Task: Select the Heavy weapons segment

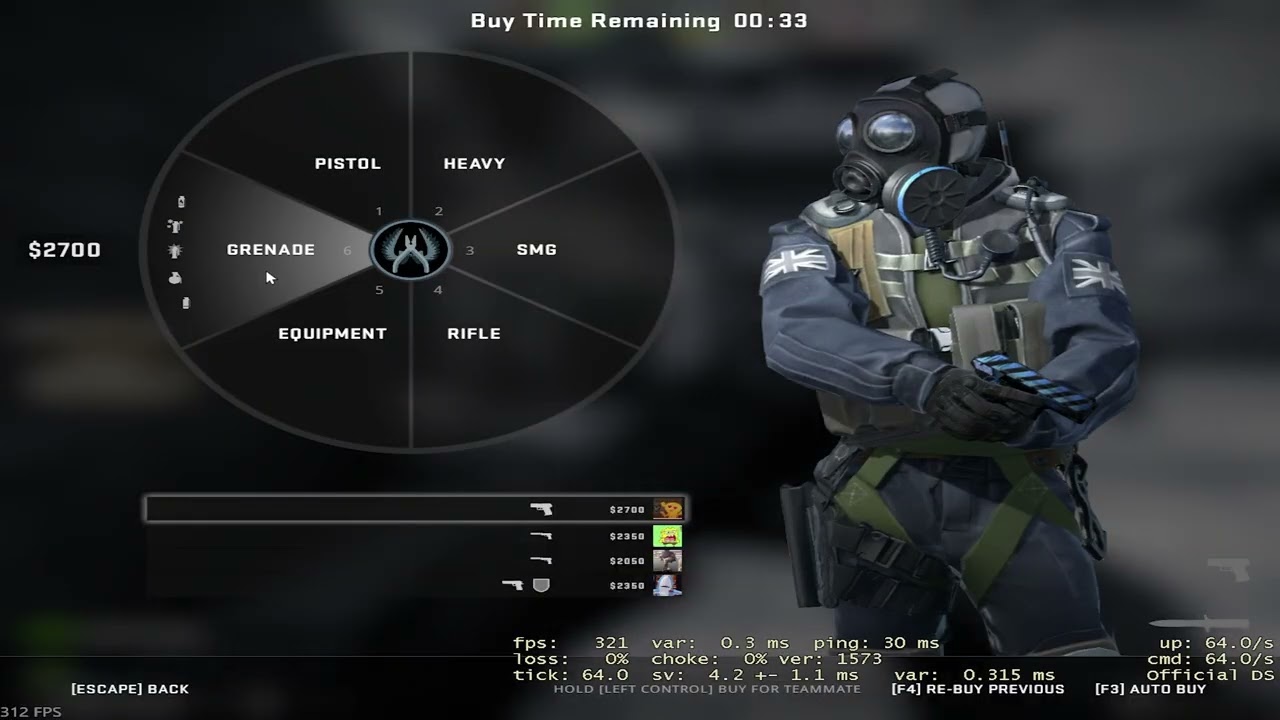Action: point(474,163)
